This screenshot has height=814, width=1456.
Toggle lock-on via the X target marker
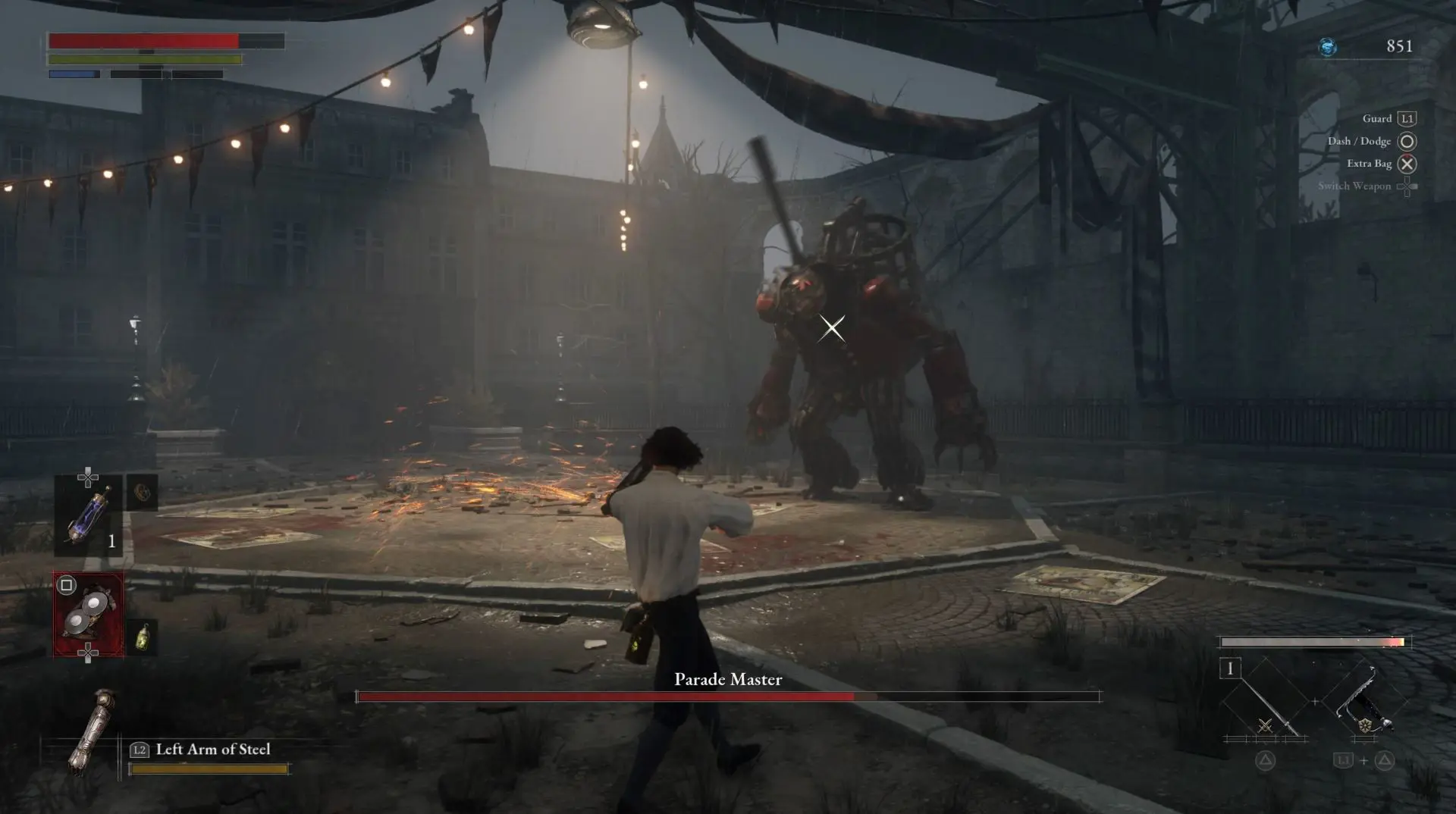point(831,327)
